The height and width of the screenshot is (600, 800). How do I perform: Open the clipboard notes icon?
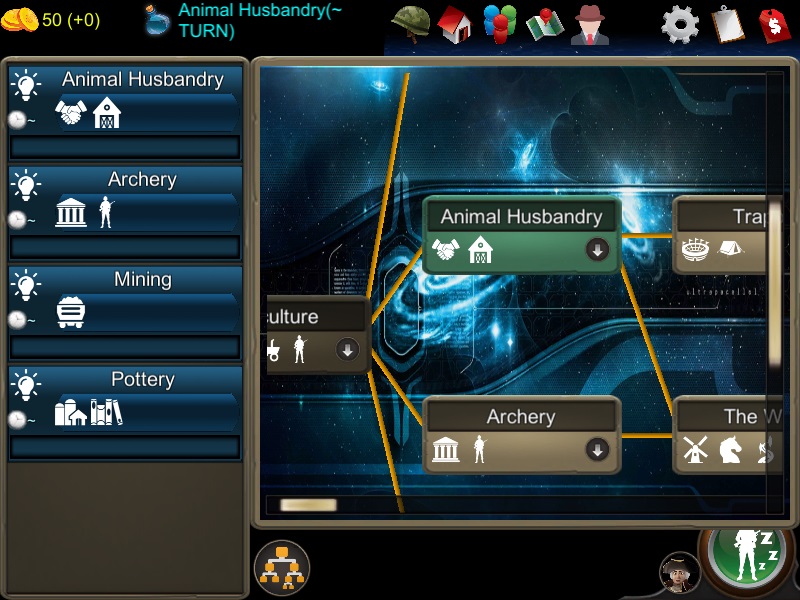tap(728, 23)
